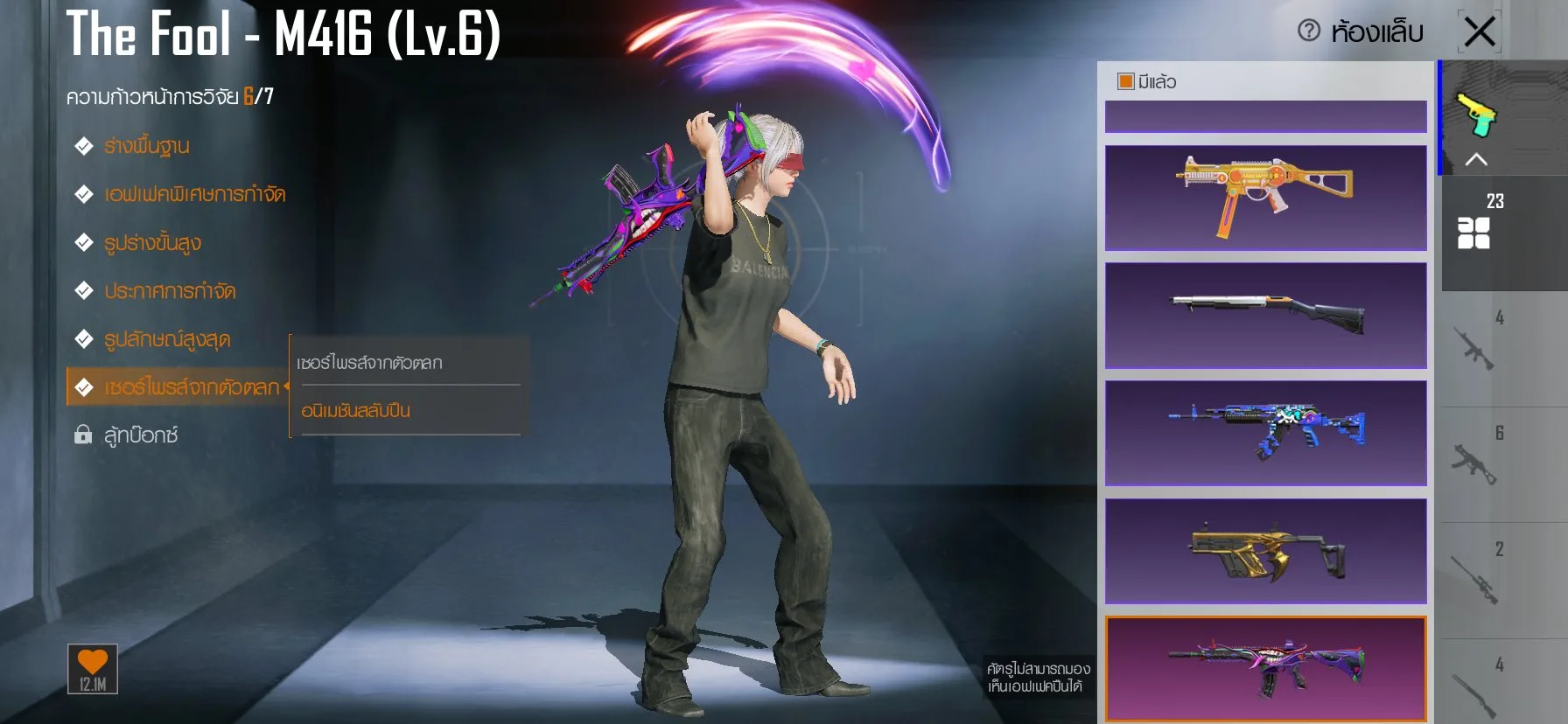Click the checkmark icon beside ร่างพื้นฐาน
The height and width of the screenshot is (724, 1568).
(83, 146)
